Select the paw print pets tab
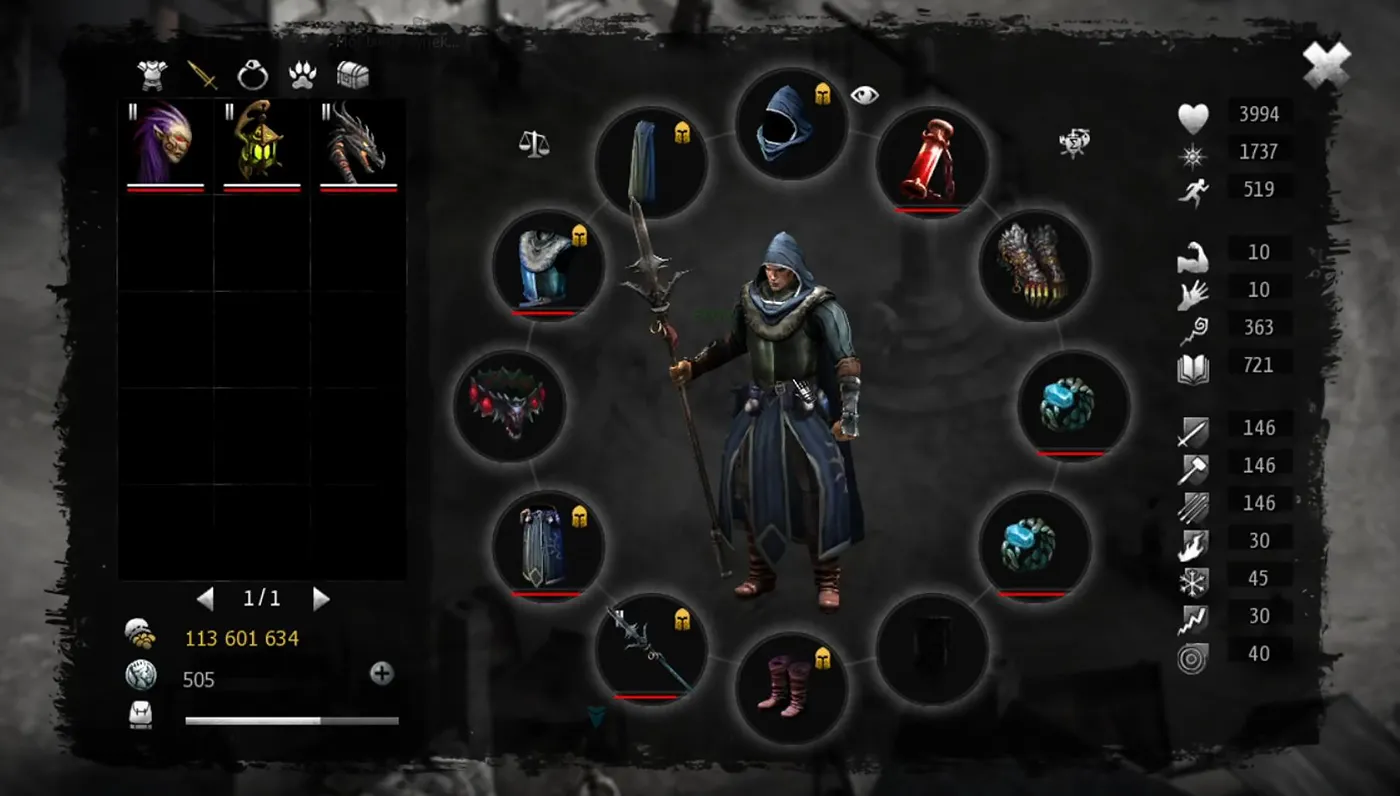This screenshot has height=796, width=1400. coord(302,75)
